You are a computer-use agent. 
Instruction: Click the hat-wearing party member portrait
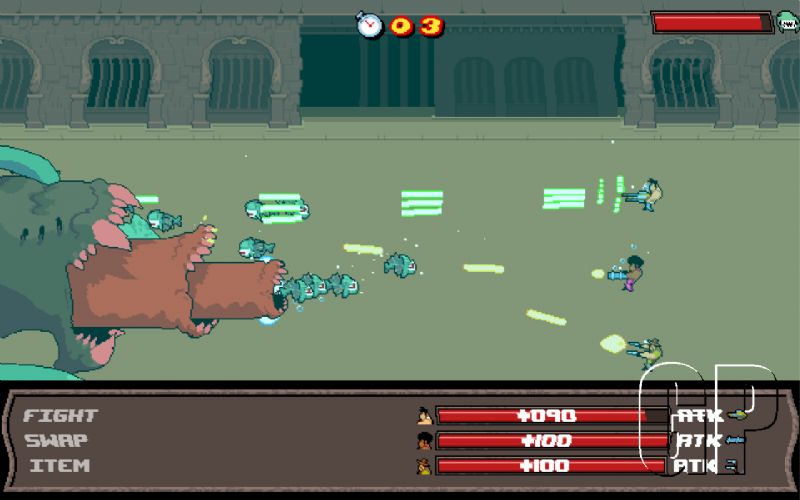point(425,465)
